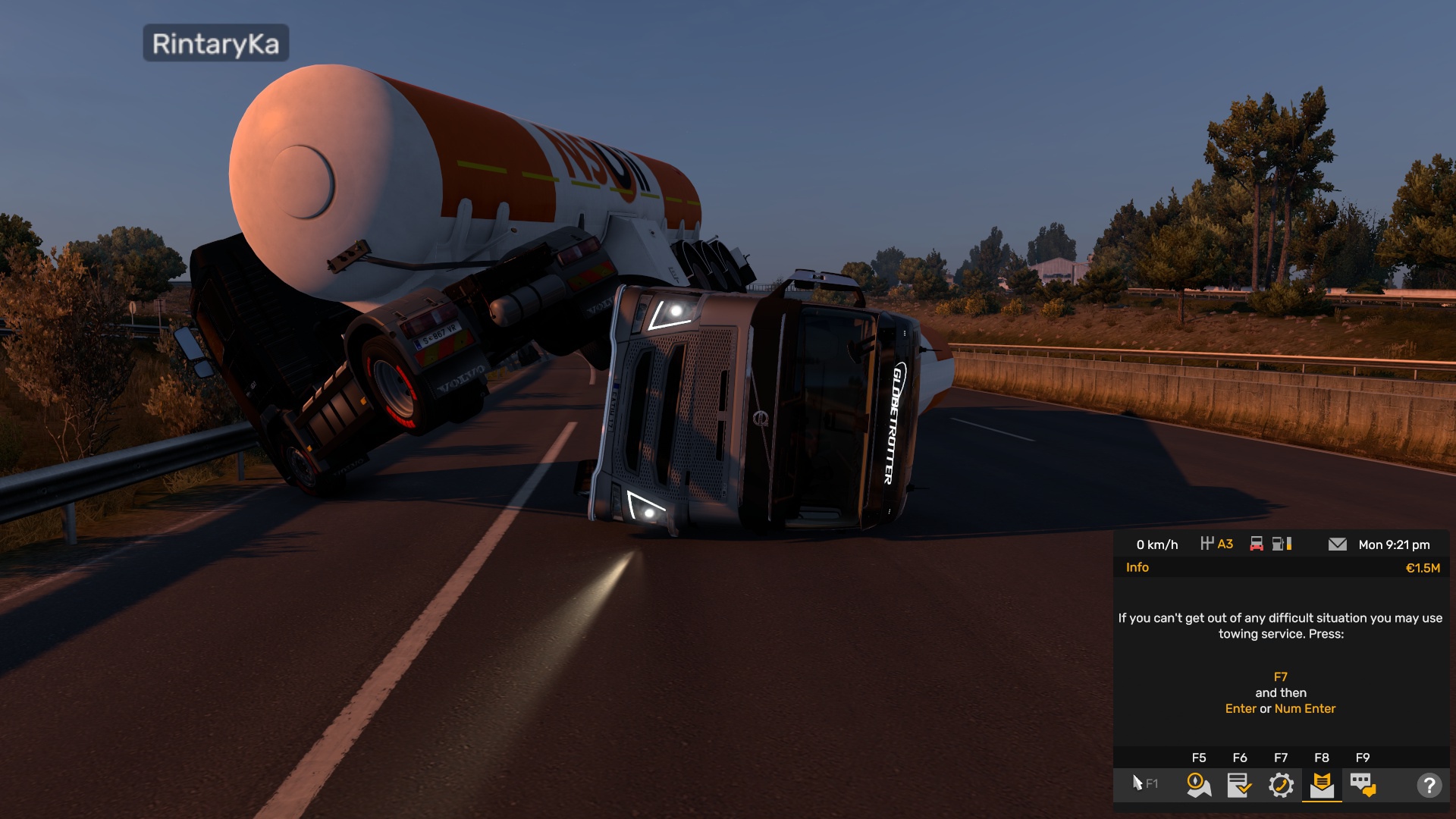Open the chat speech-bubble tab

[1363, 785]
